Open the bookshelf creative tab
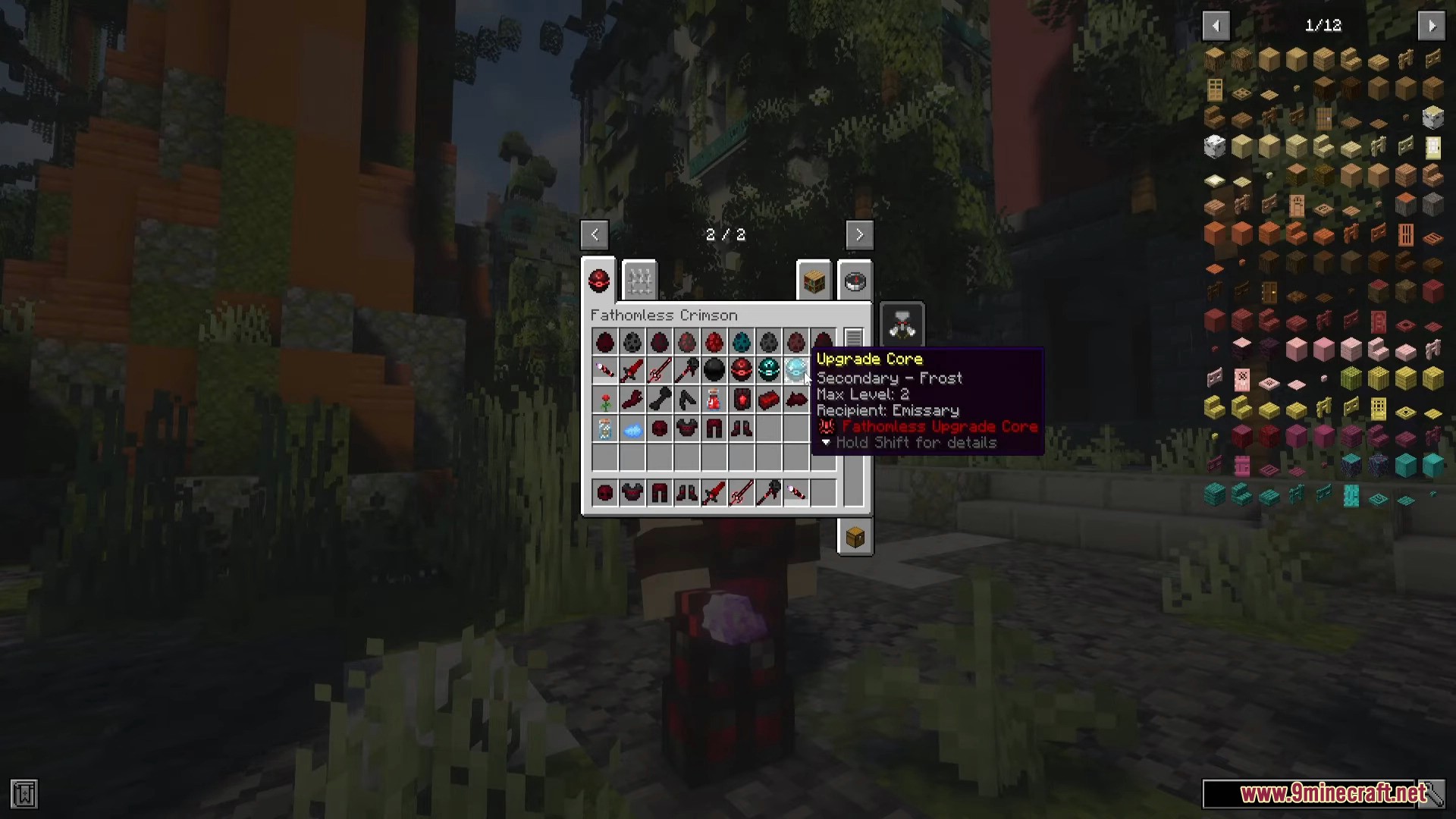The width and height of the screenshot is (1456, 819). point(814,282)
